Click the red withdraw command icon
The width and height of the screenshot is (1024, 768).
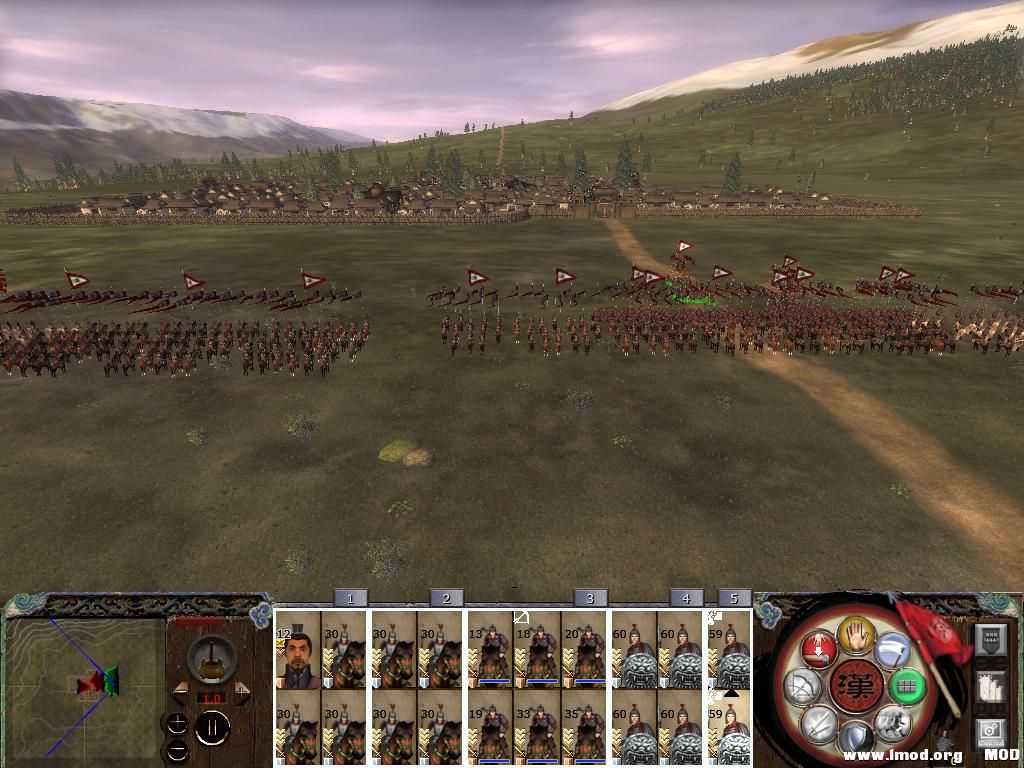coord(817,649)
